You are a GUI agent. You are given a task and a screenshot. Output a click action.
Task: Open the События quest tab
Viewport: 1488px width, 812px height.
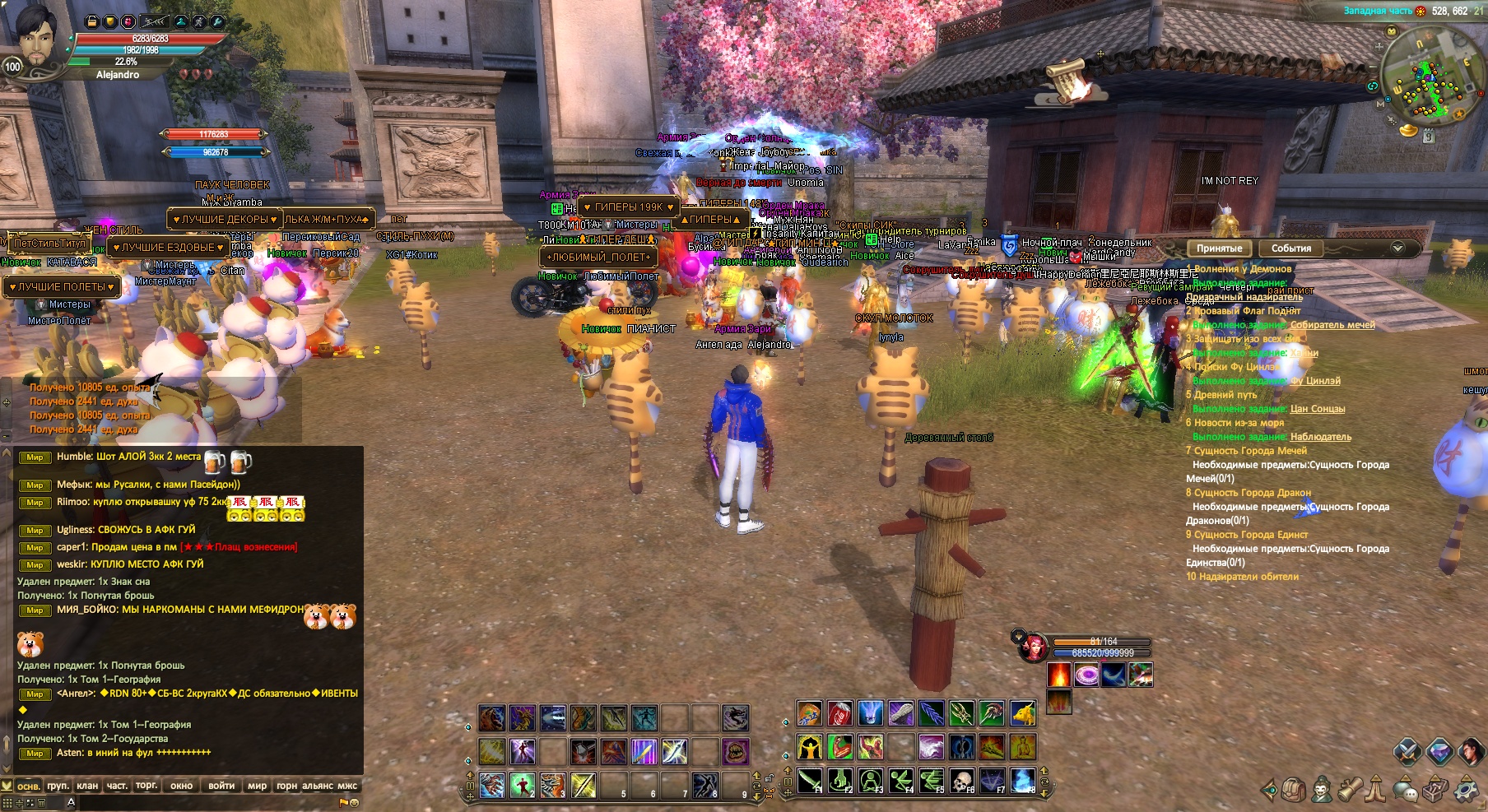1290,248
